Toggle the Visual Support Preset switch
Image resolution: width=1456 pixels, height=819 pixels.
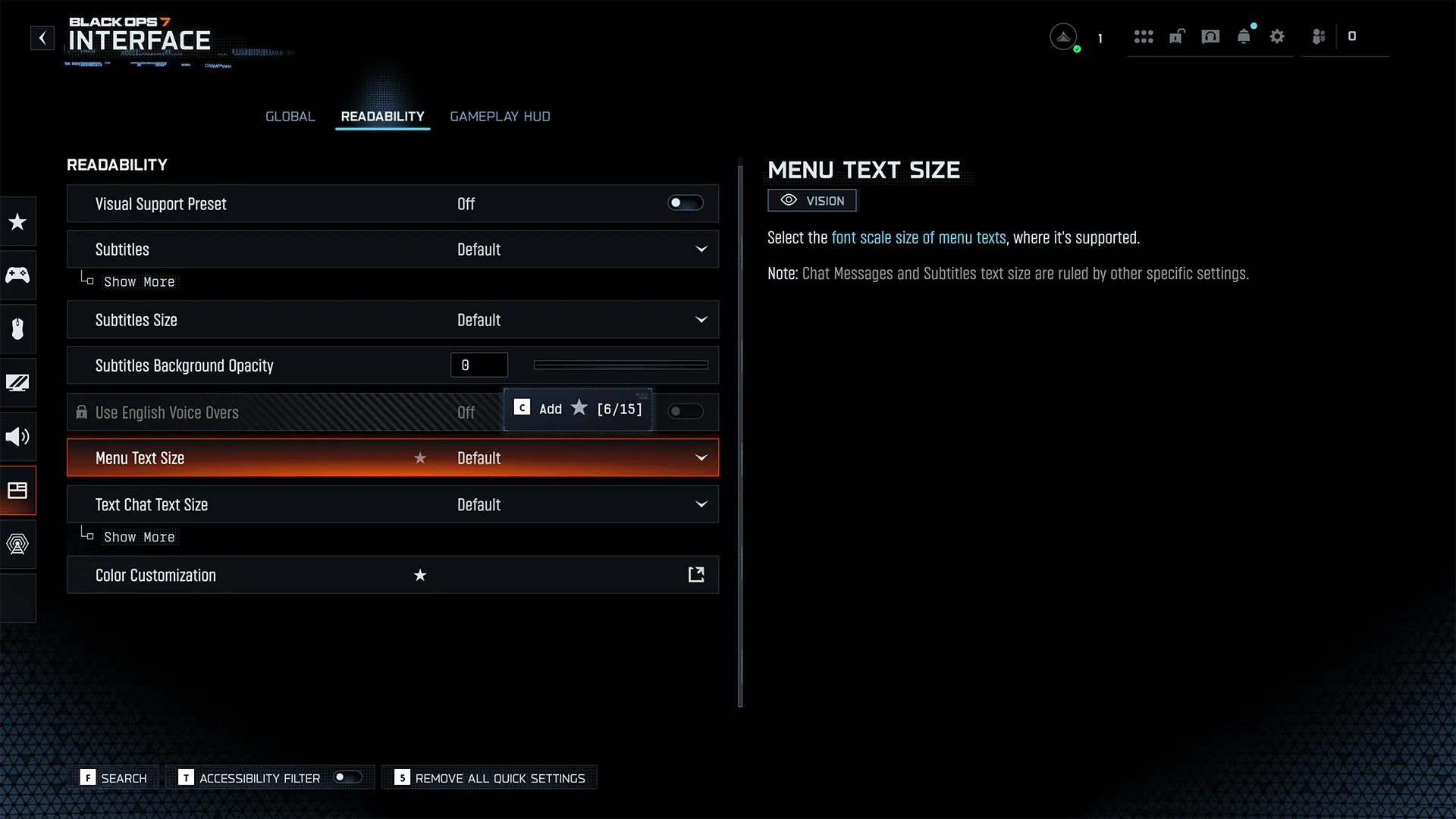point(685,203)
